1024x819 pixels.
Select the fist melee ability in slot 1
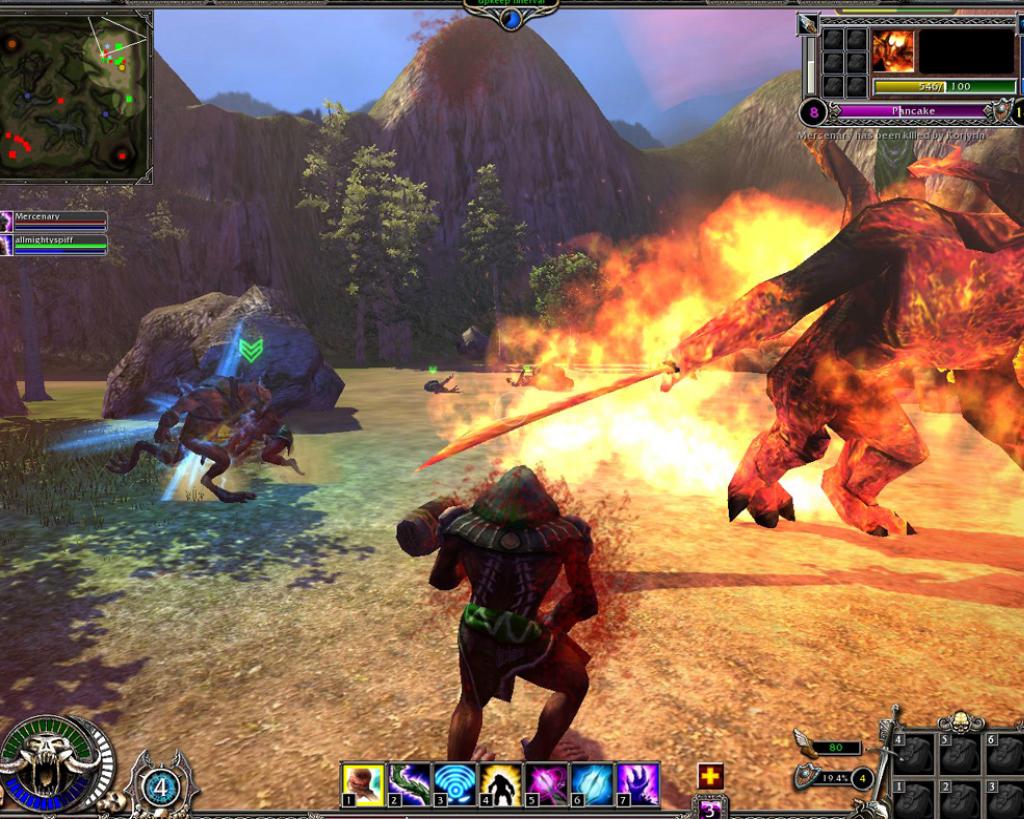pyautogui.click(x=362, y=784)
